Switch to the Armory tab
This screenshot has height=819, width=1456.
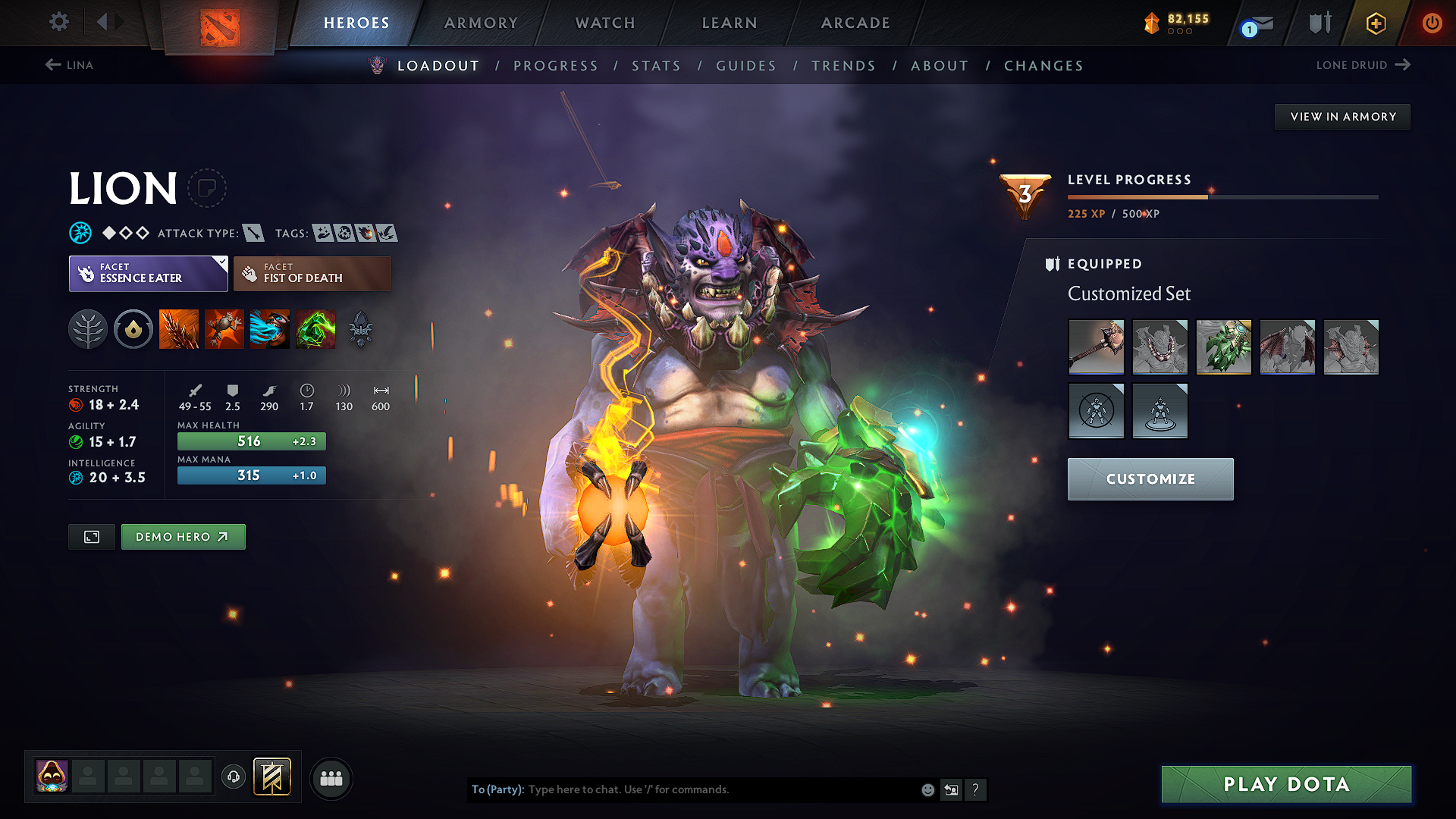(x=481, y=23)
